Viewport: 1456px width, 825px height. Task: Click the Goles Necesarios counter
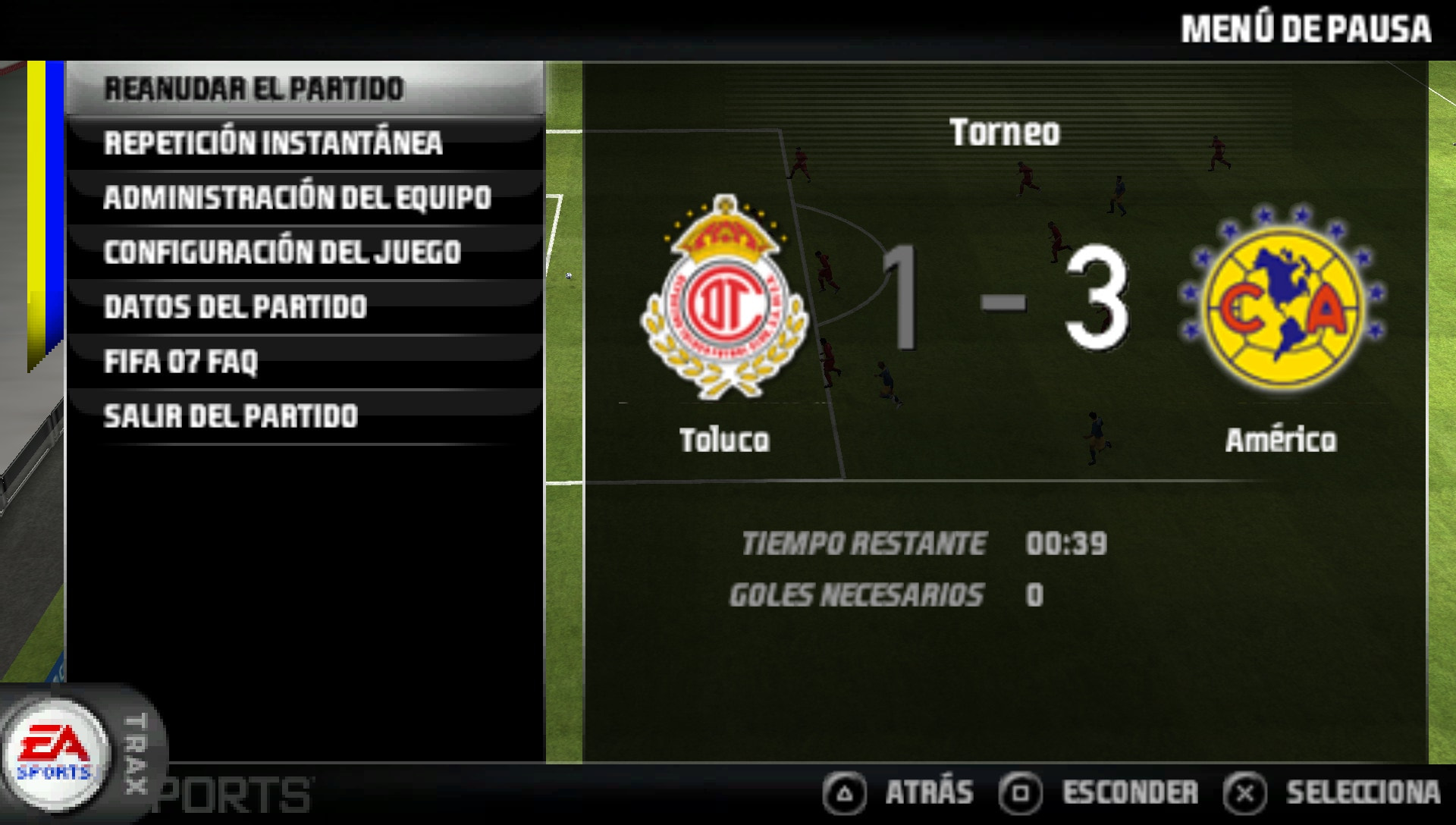point(1037,596)
